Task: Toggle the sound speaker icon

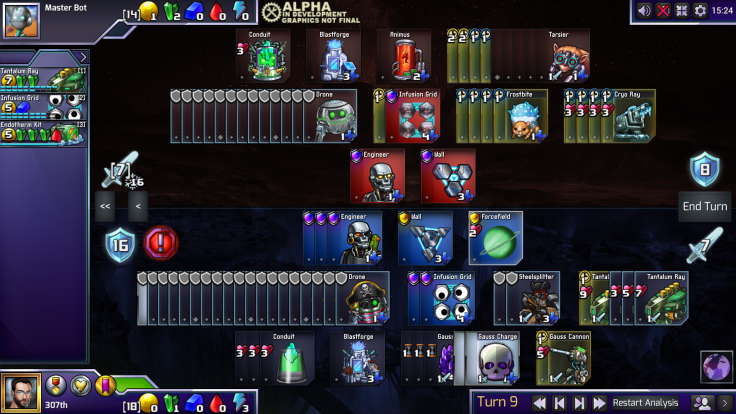Action: (x=645, y=10)
